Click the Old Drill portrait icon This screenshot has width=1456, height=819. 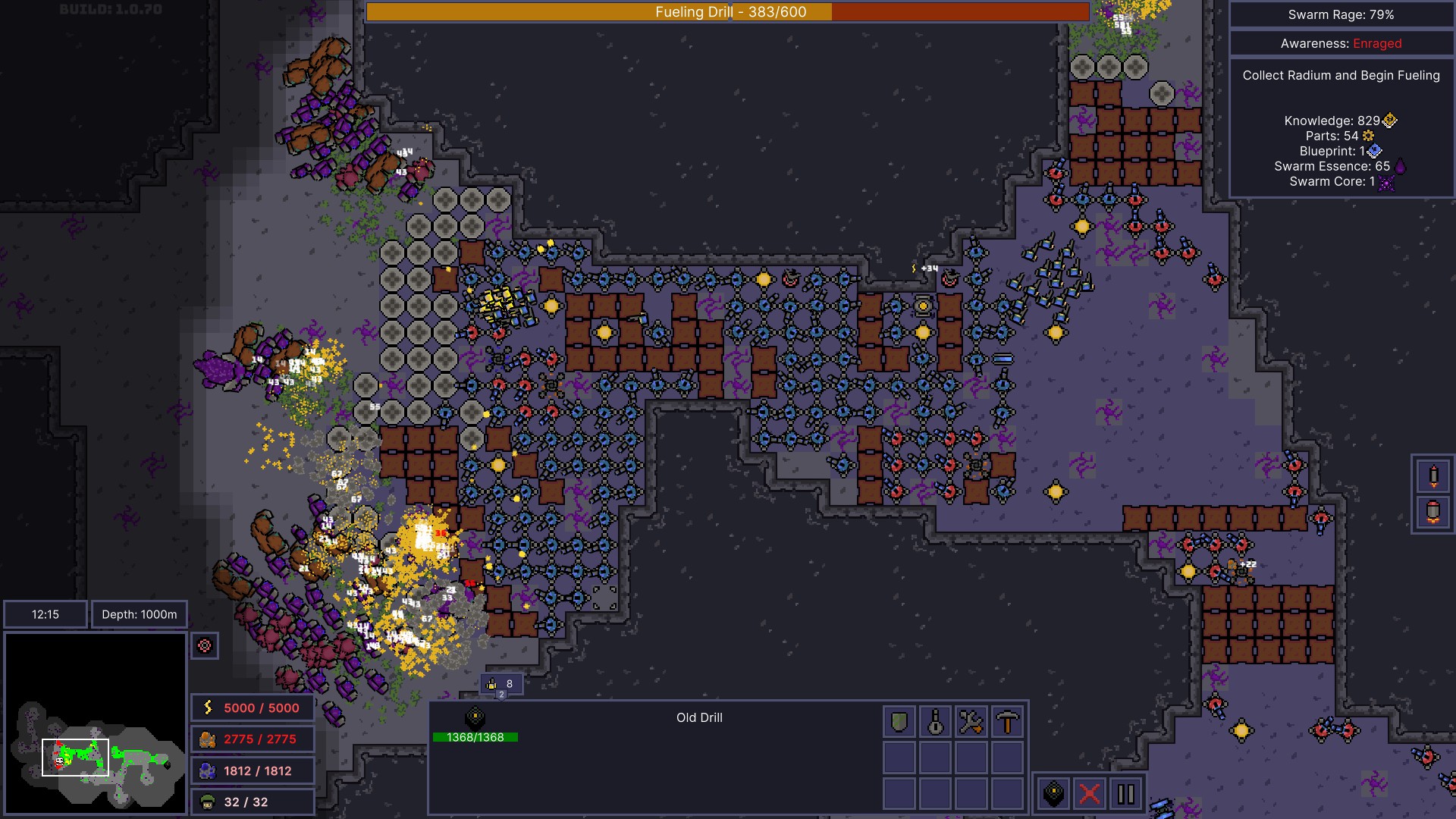pyautogui.click(x=475, y=717)
